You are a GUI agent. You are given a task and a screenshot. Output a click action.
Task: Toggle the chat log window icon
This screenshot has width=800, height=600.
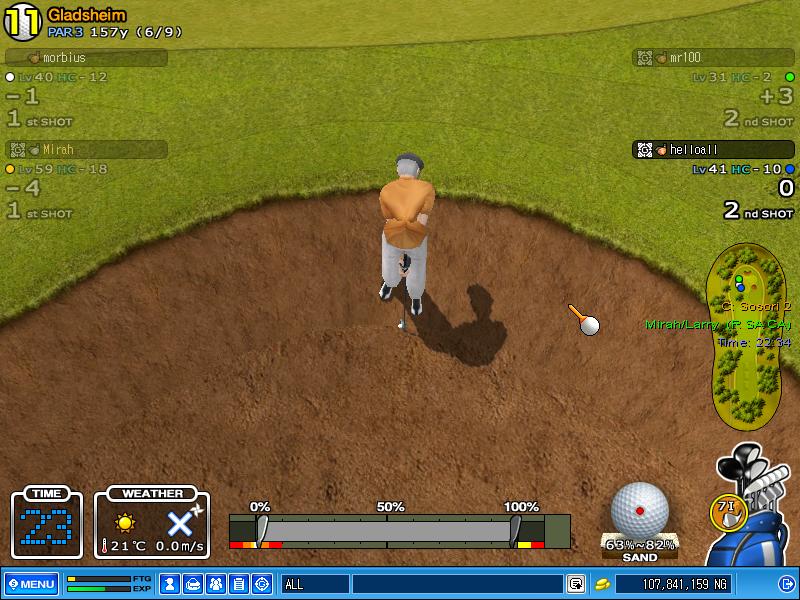(x=576, y=584)
